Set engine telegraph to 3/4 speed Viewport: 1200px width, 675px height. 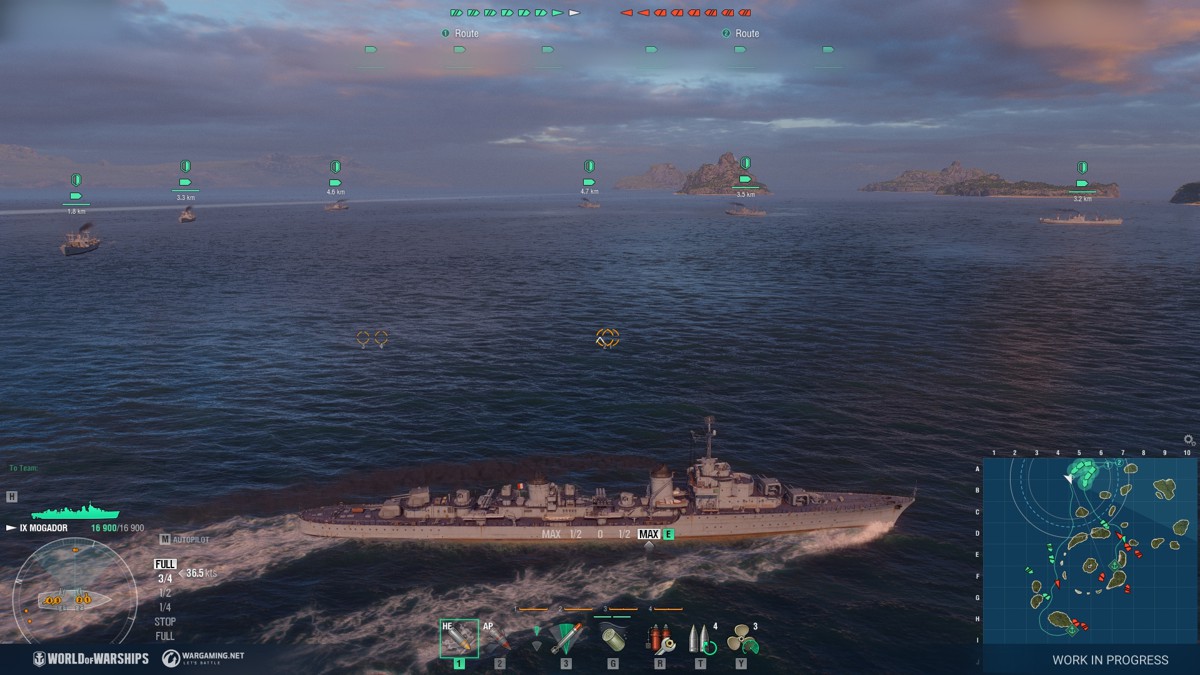coord(165,578)
